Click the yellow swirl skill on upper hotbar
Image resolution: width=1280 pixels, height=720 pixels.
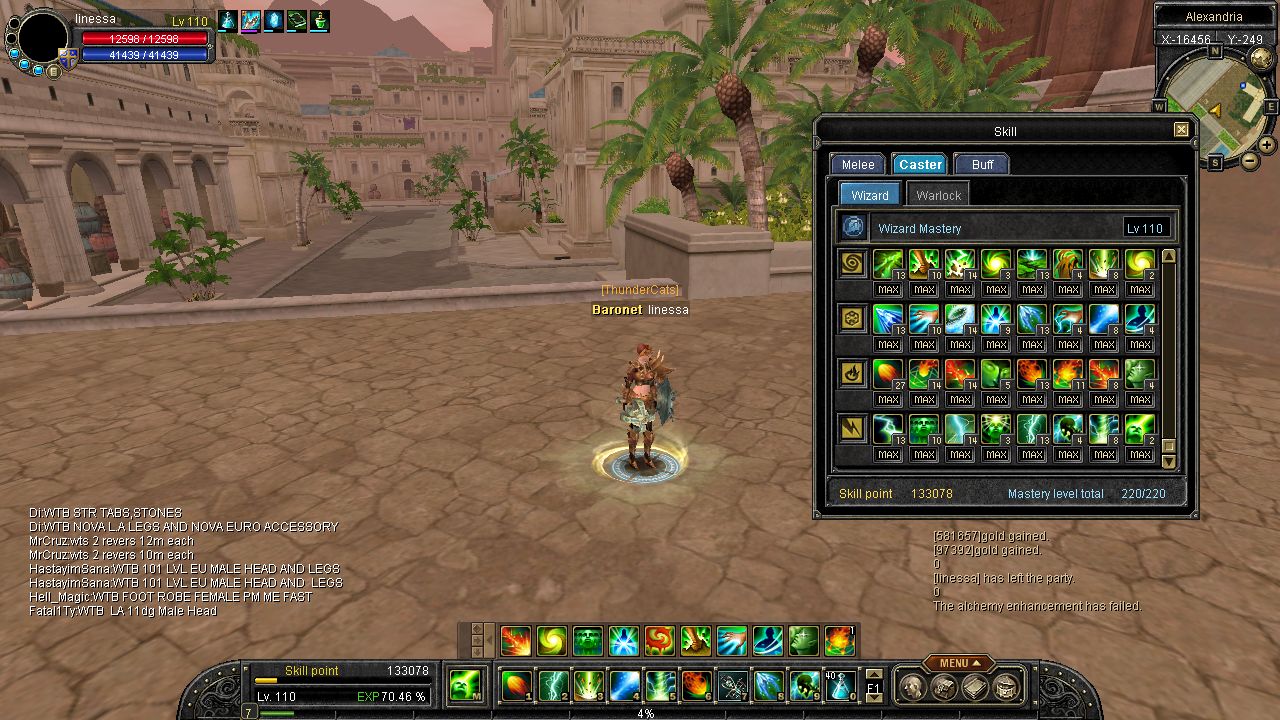coord(552,641)
